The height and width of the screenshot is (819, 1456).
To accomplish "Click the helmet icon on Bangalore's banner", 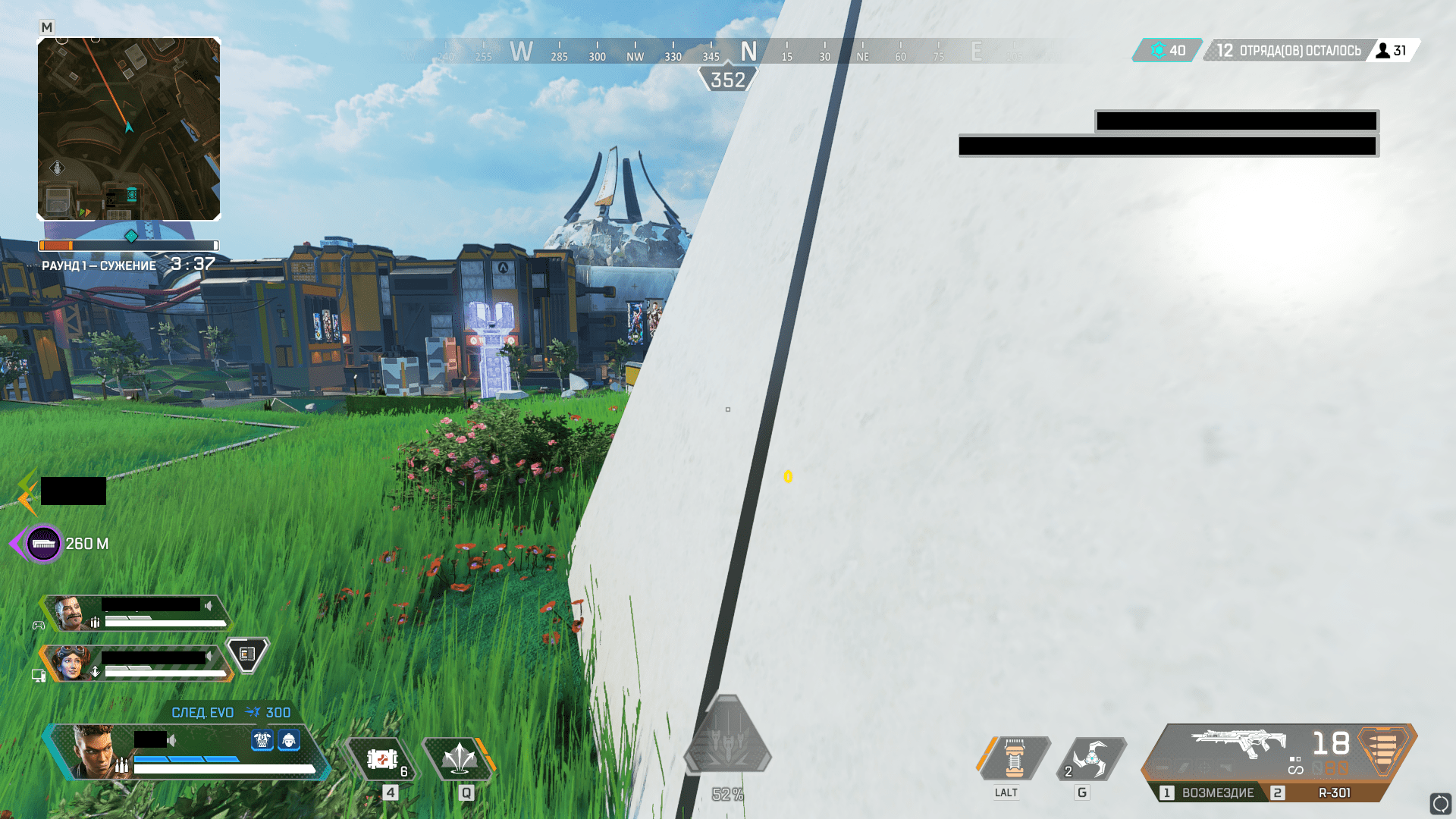I will point(289,741).
